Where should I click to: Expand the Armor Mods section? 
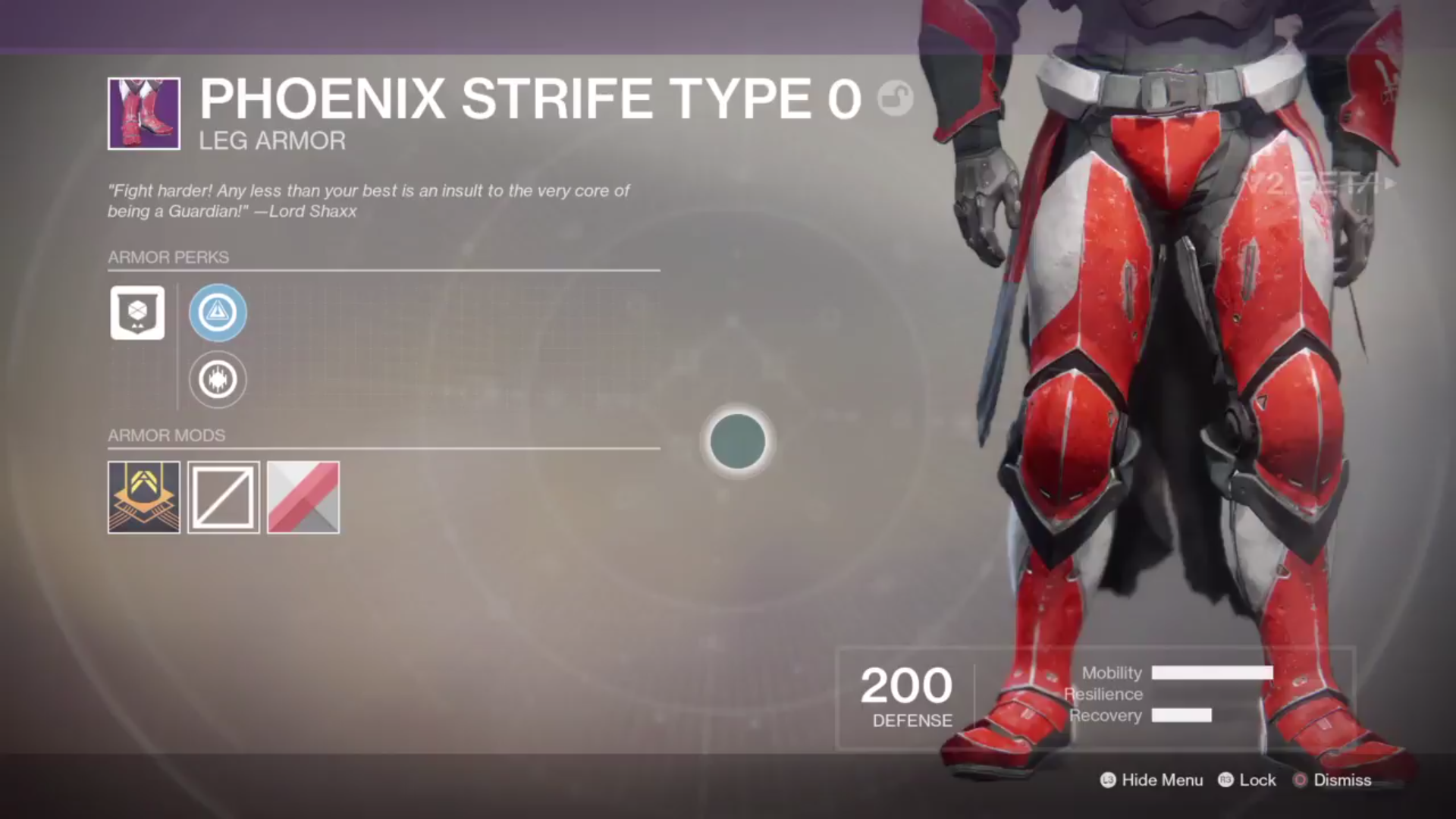coord(166,435)
